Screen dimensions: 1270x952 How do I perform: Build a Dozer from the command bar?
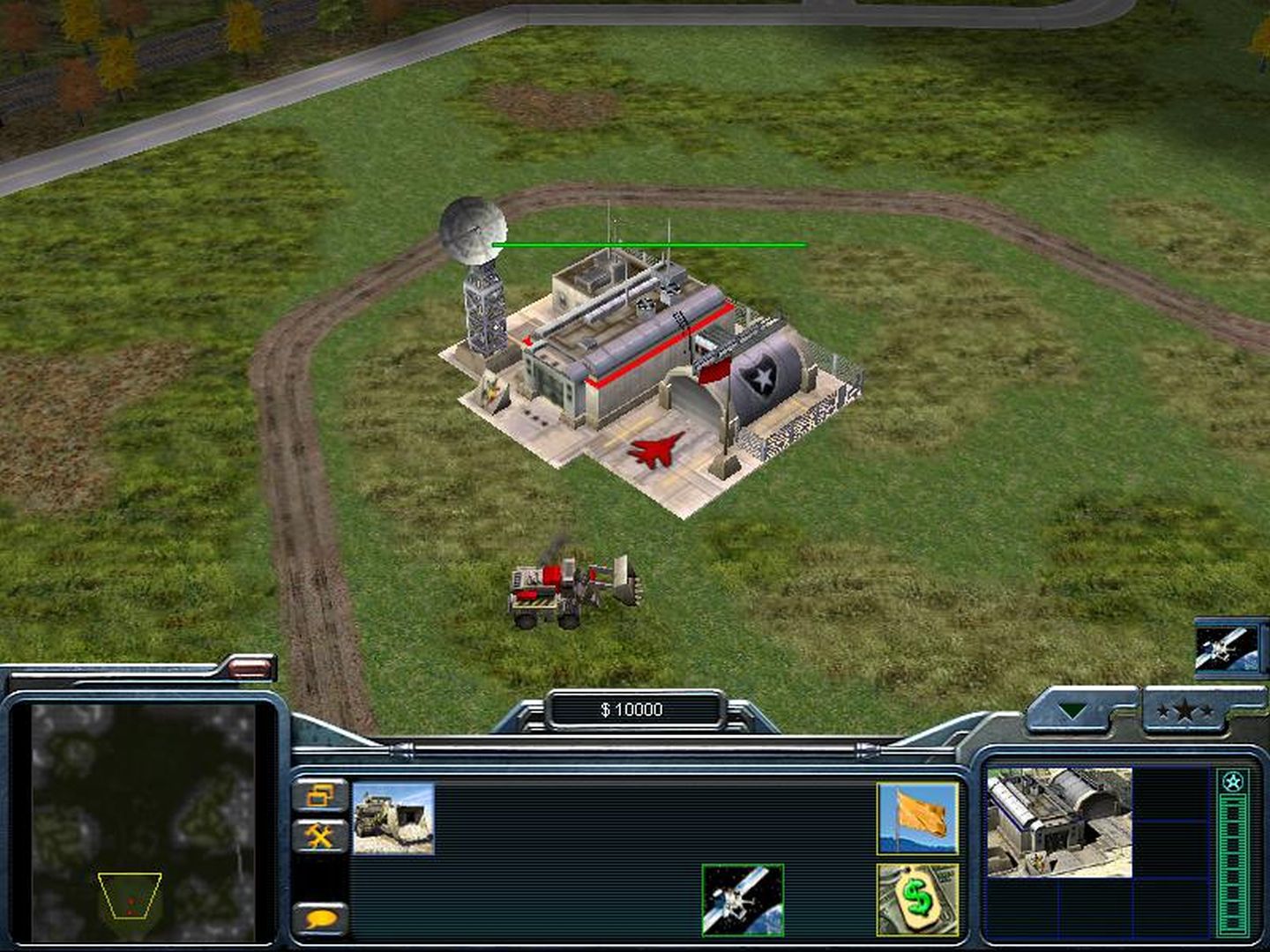click(393, 819)
